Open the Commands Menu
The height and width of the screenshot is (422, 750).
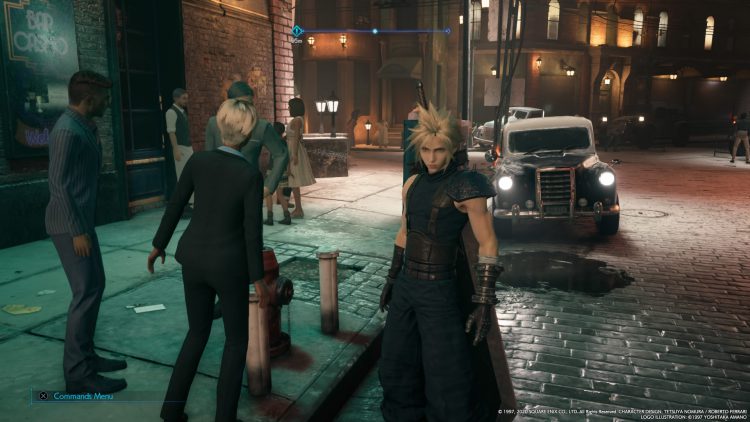tap(80, 396)
